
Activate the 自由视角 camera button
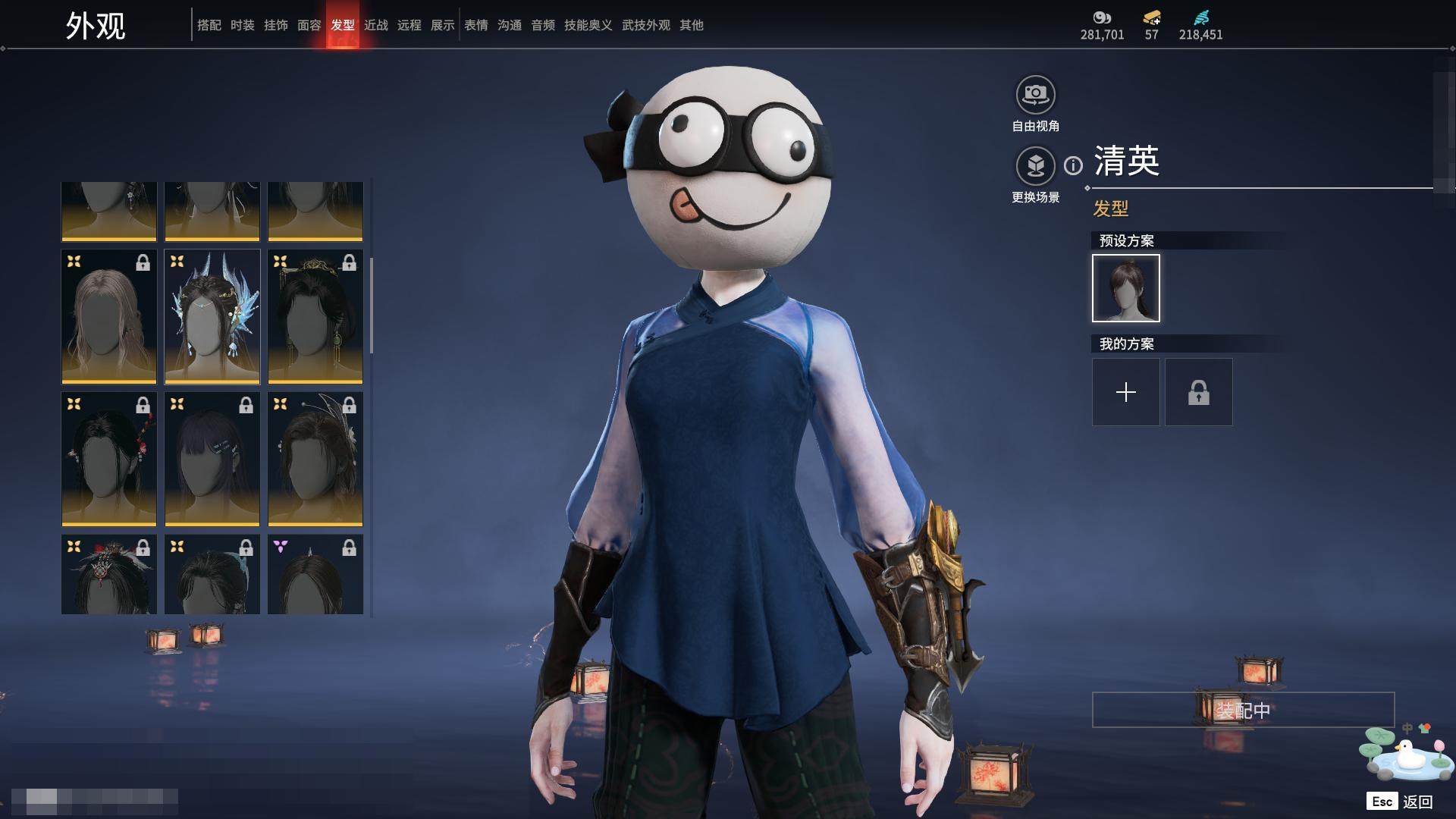coord(1035,95)
